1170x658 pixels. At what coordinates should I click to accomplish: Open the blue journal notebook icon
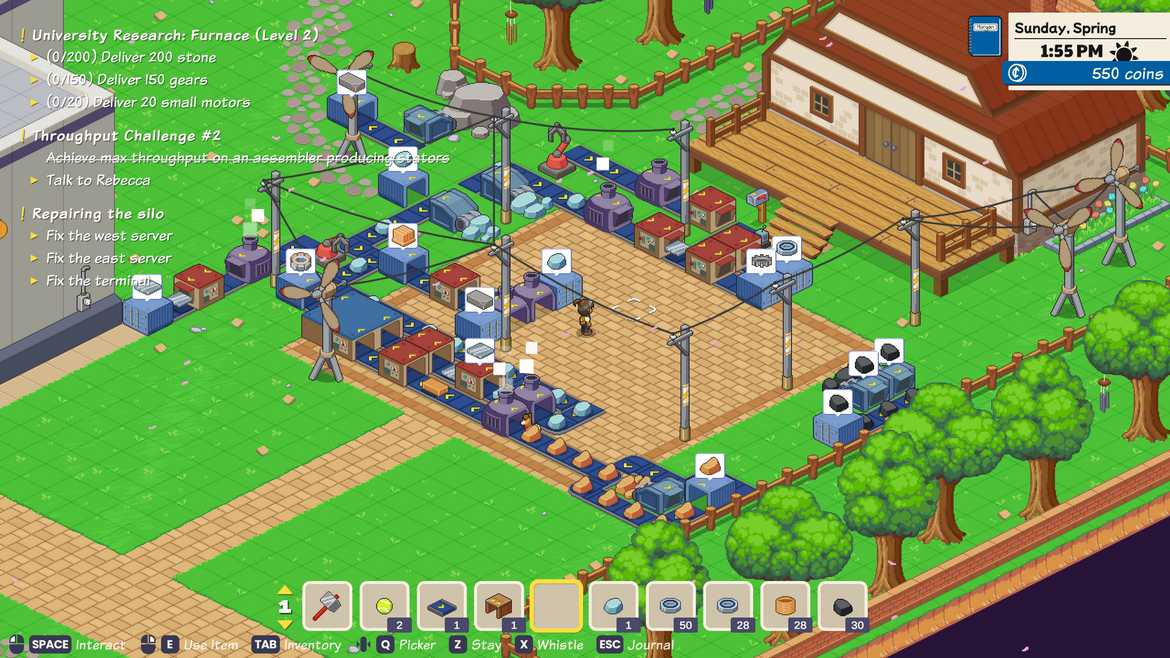click(x=985, y=36)
